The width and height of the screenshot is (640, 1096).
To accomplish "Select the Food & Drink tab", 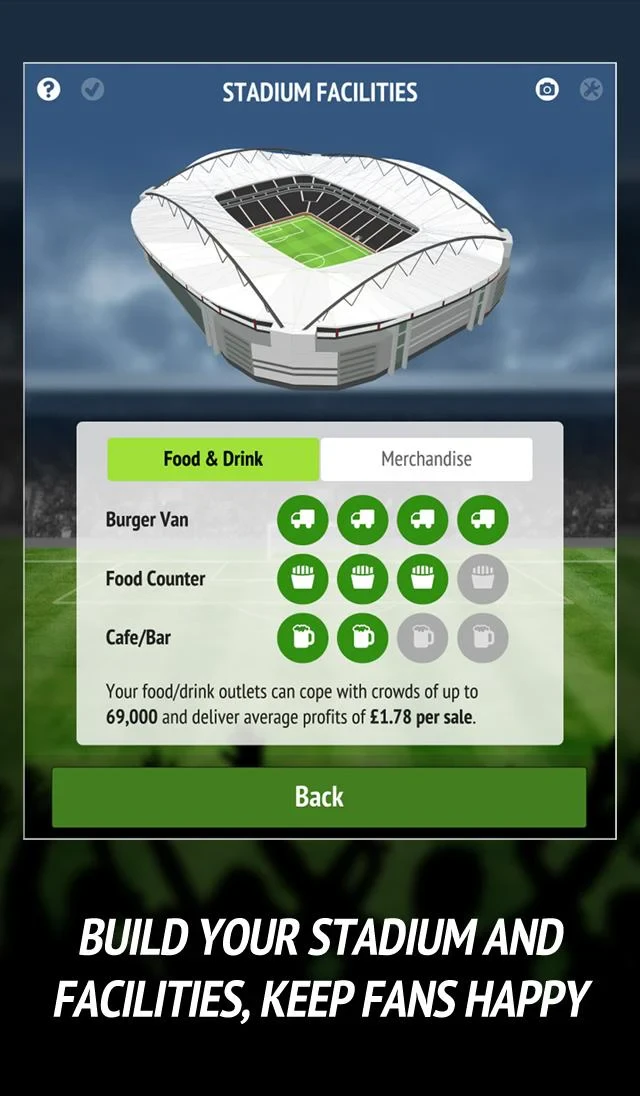I will coord(213,460).
